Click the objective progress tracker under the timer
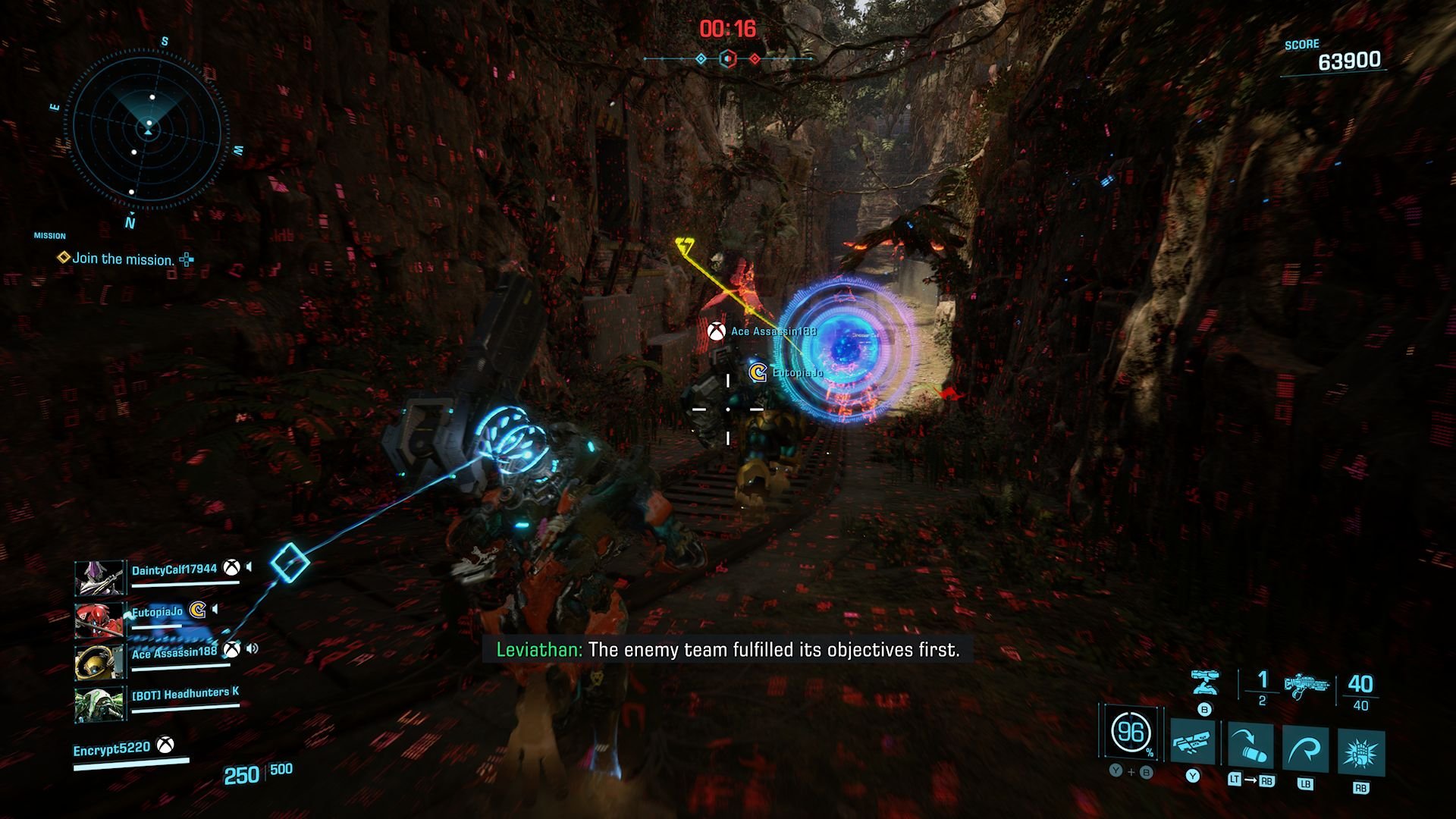This screenshot has width=1456, height=819. tap(728, 58)
